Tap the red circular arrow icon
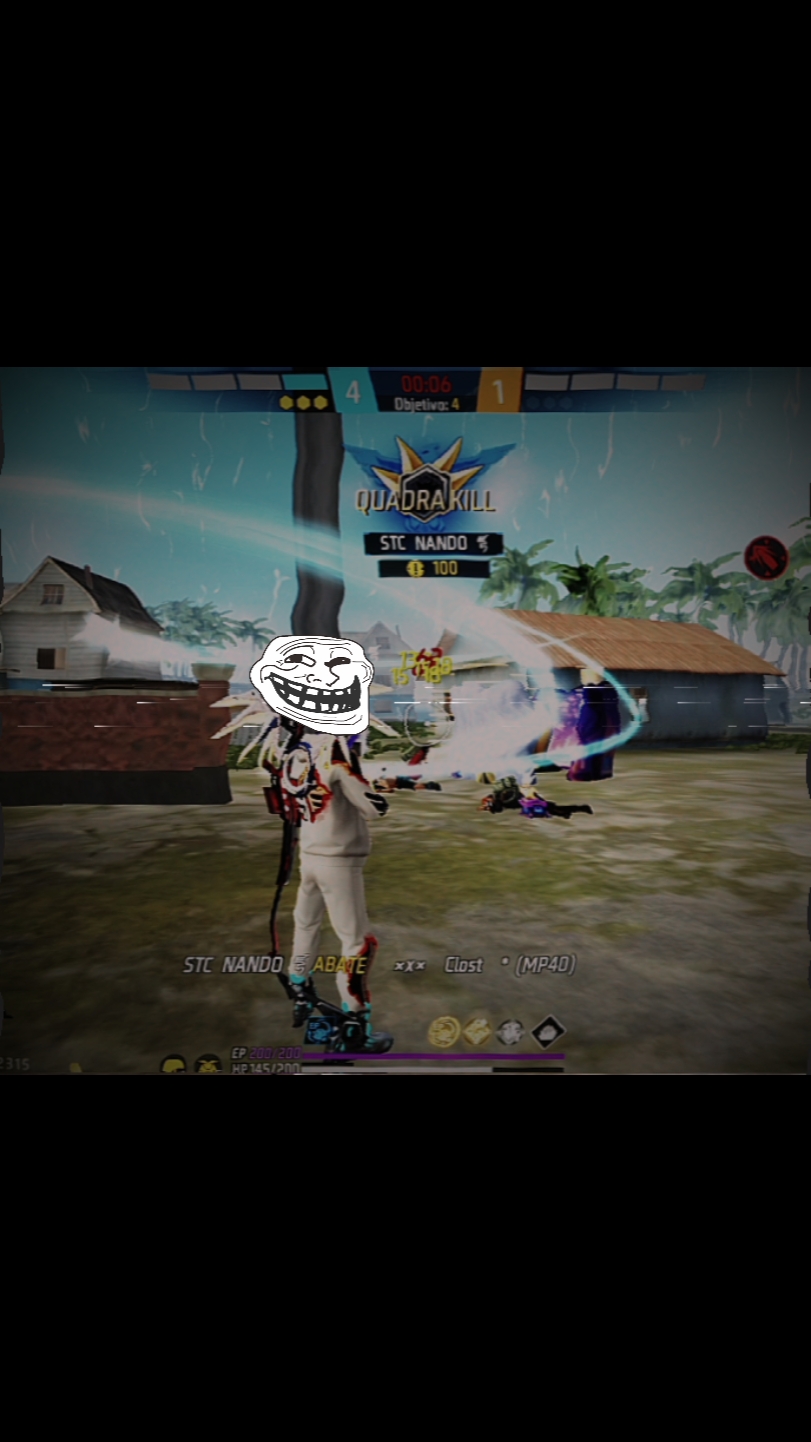Screen dimensions: 811x1442 coord(766,557)
